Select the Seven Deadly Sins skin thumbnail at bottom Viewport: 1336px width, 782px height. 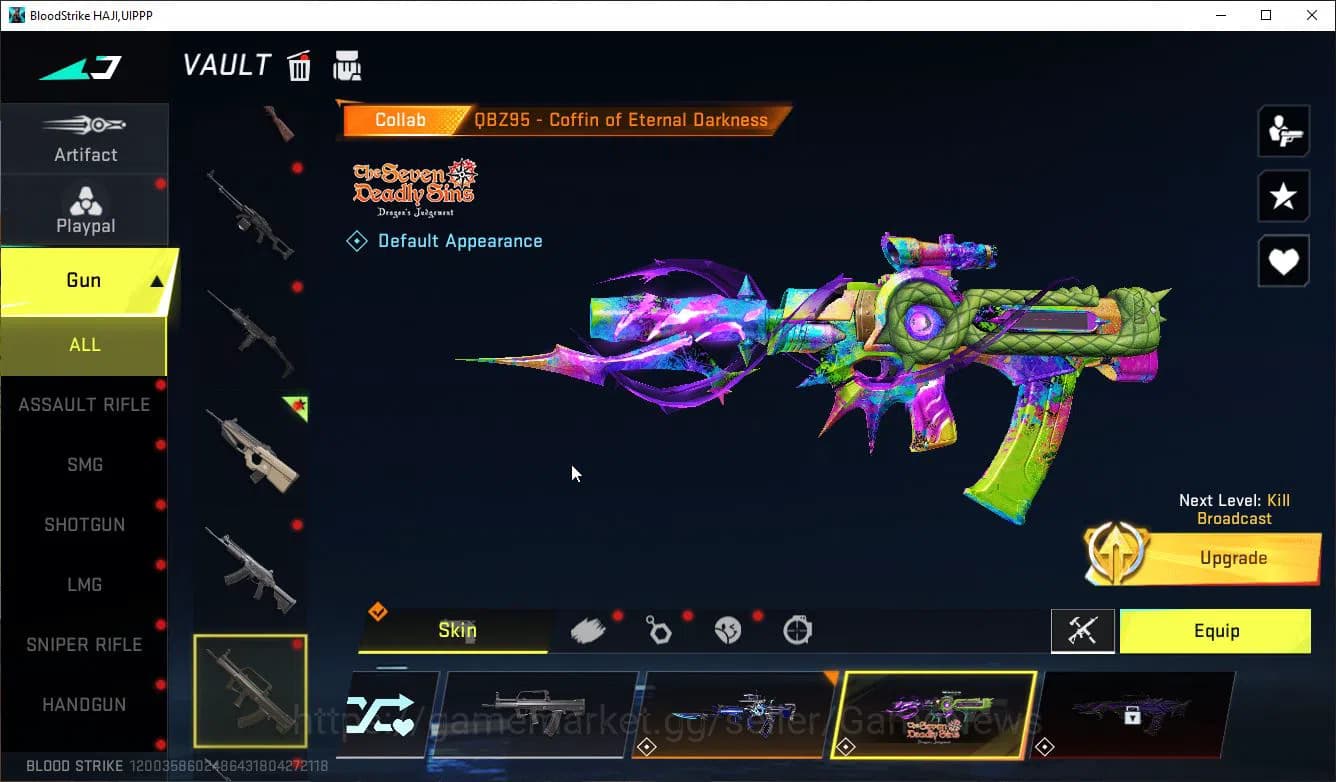[935, 715]
